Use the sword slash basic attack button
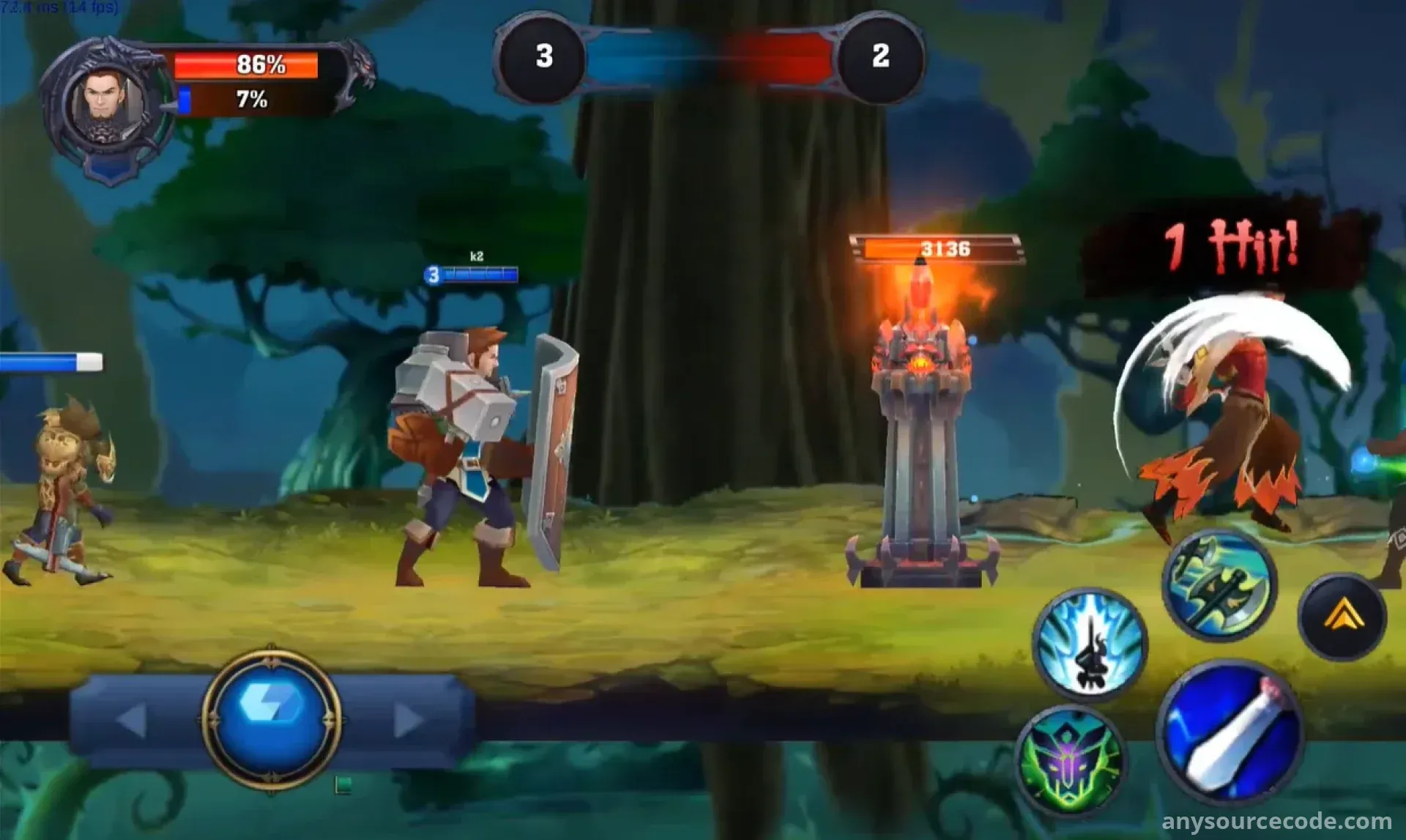 pos(1230,732)
